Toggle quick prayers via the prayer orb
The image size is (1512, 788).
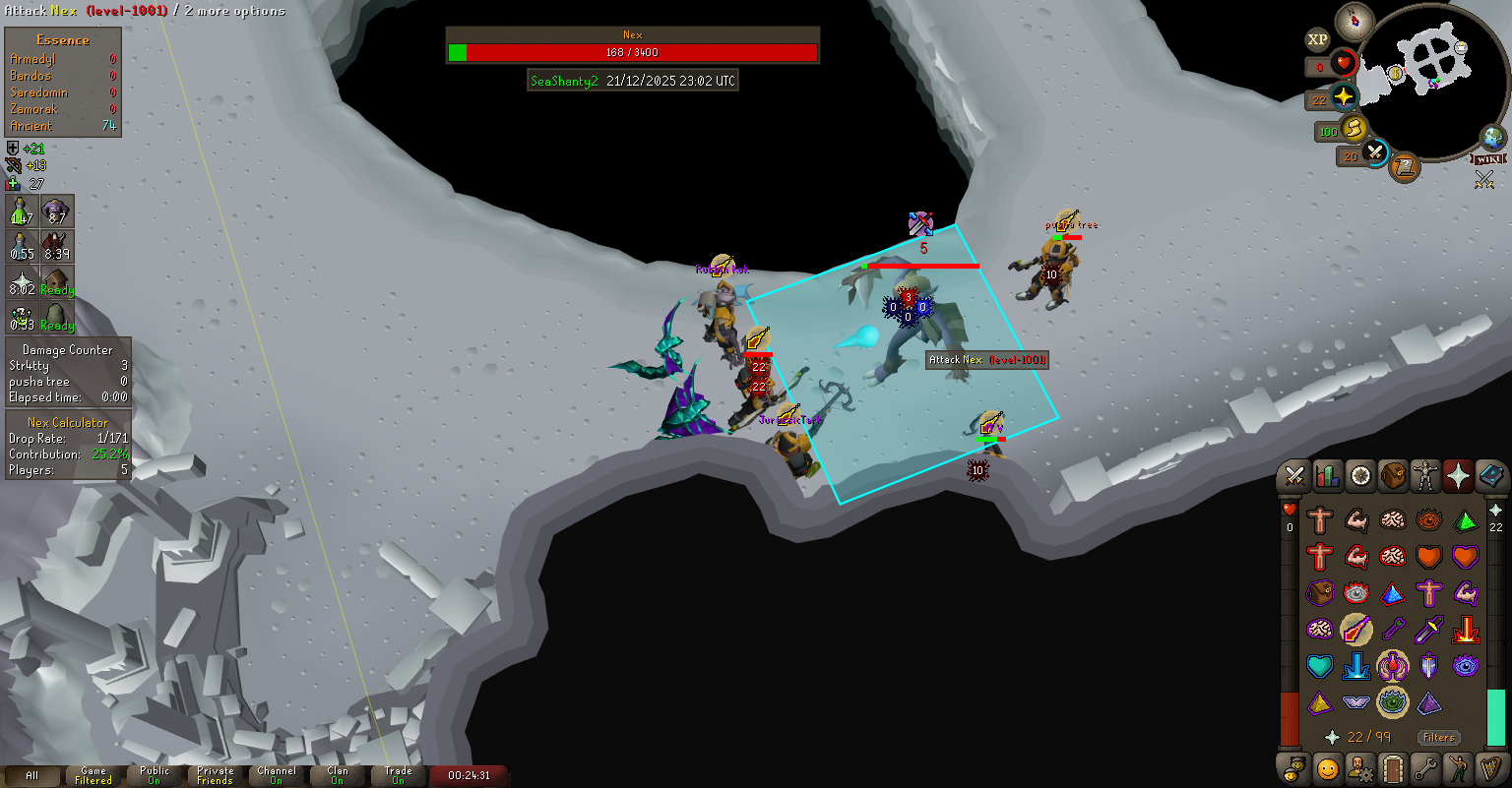pyautogui.click(x=1344, y=97)
